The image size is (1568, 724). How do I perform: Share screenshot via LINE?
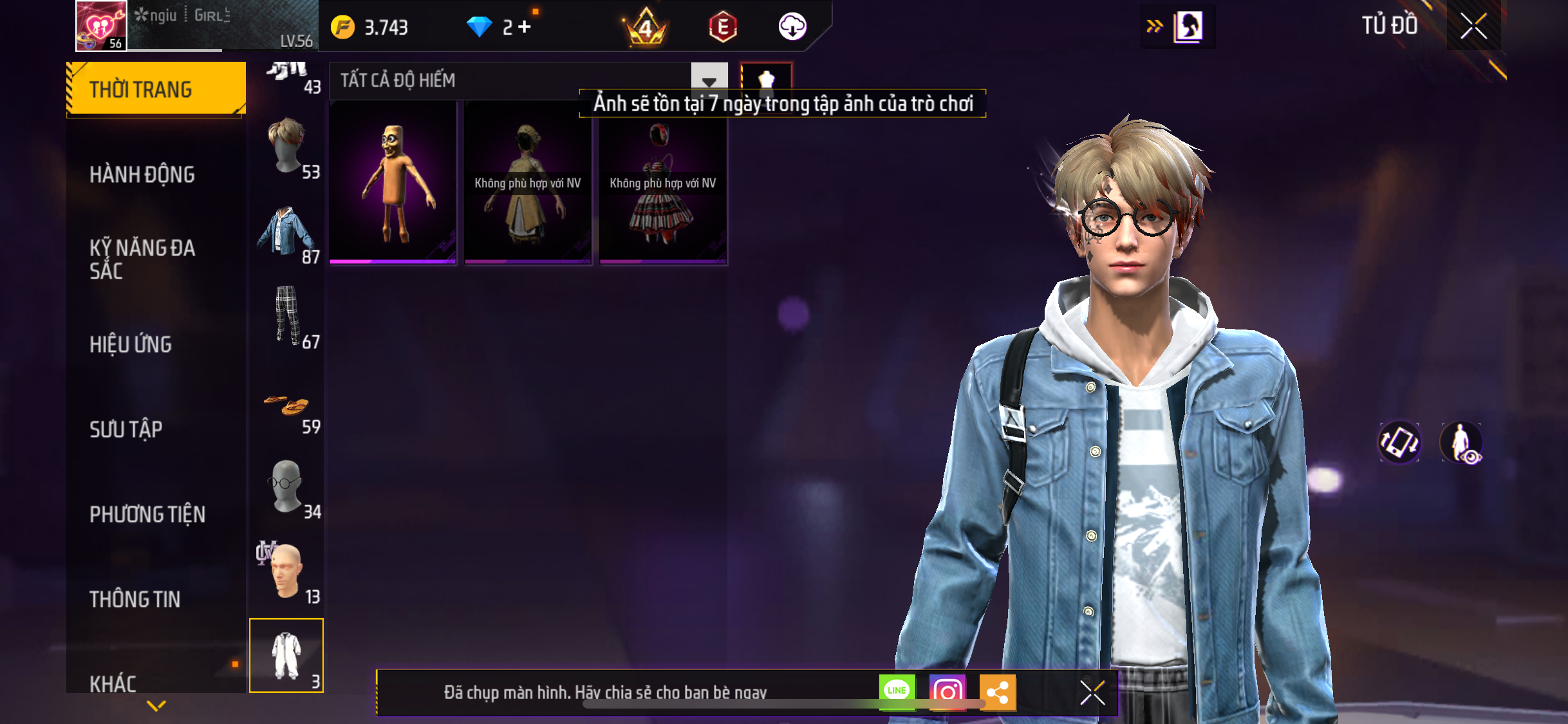tap(897, 691)
